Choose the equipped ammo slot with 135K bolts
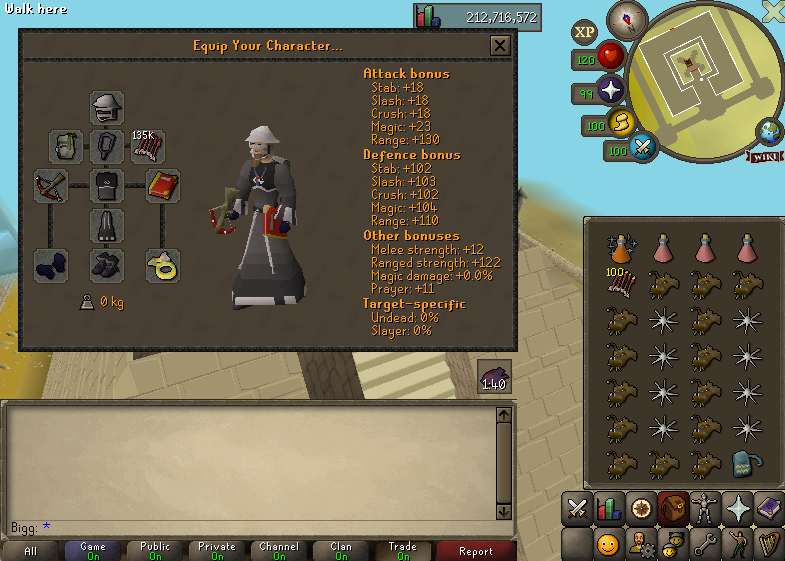This screenshot has height=561, width=785. pos(147,146)
